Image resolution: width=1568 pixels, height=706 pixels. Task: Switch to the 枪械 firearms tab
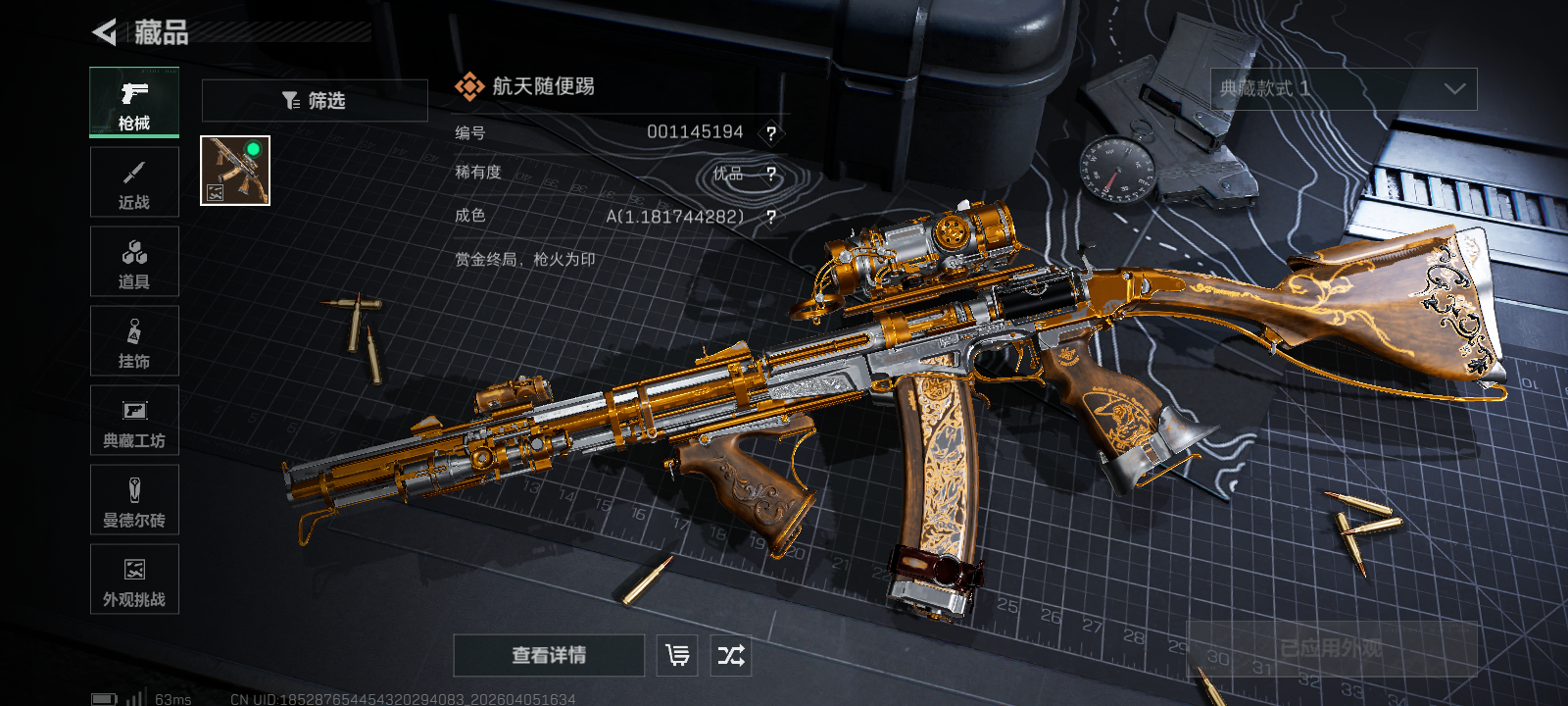[x=134, y=103]
